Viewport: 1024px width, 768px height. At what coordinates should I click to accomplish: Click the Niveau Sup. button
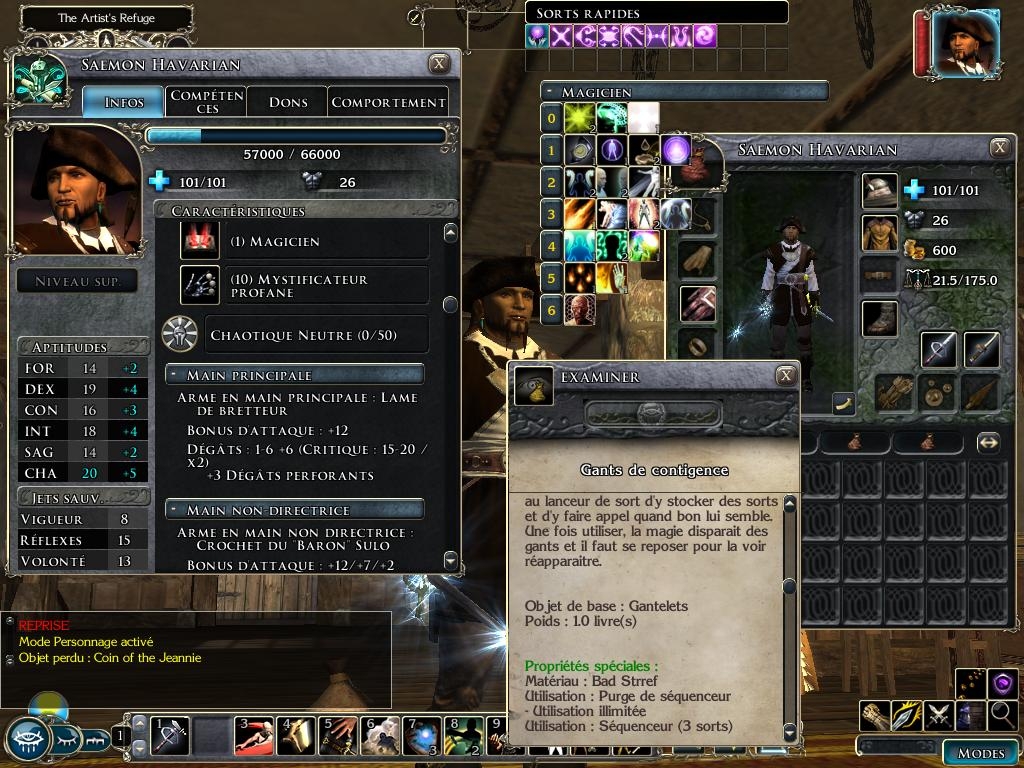(78, 281)
